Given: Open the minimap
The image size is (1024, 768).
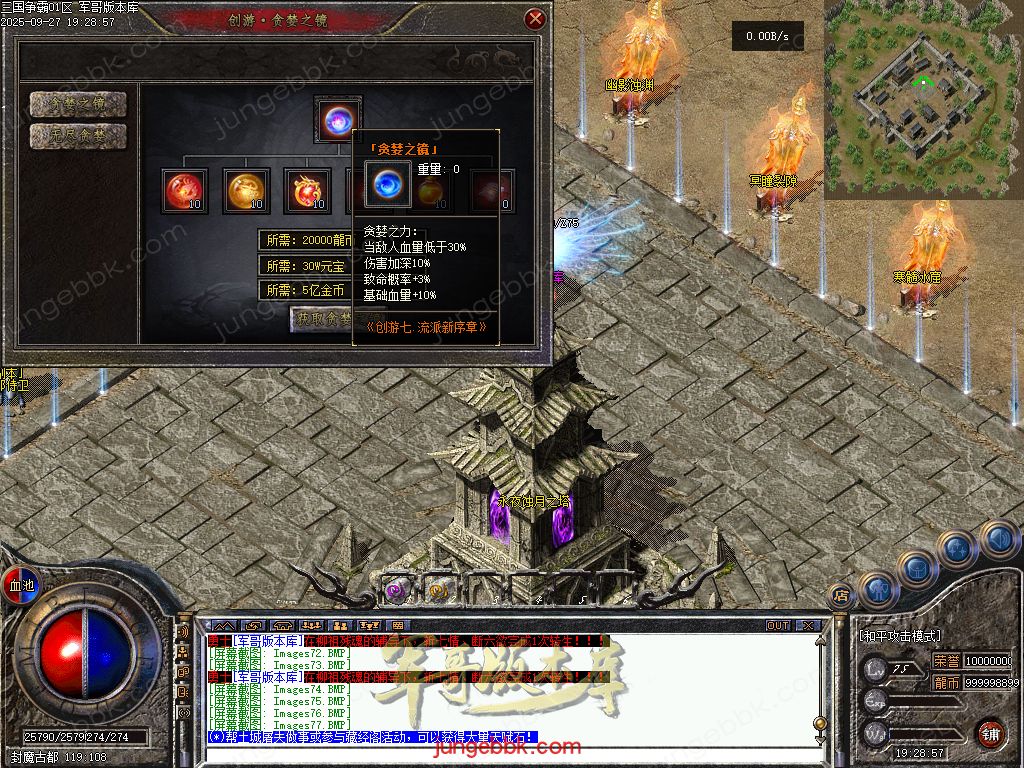Looking at the screenshot, I should pos(922,98).
